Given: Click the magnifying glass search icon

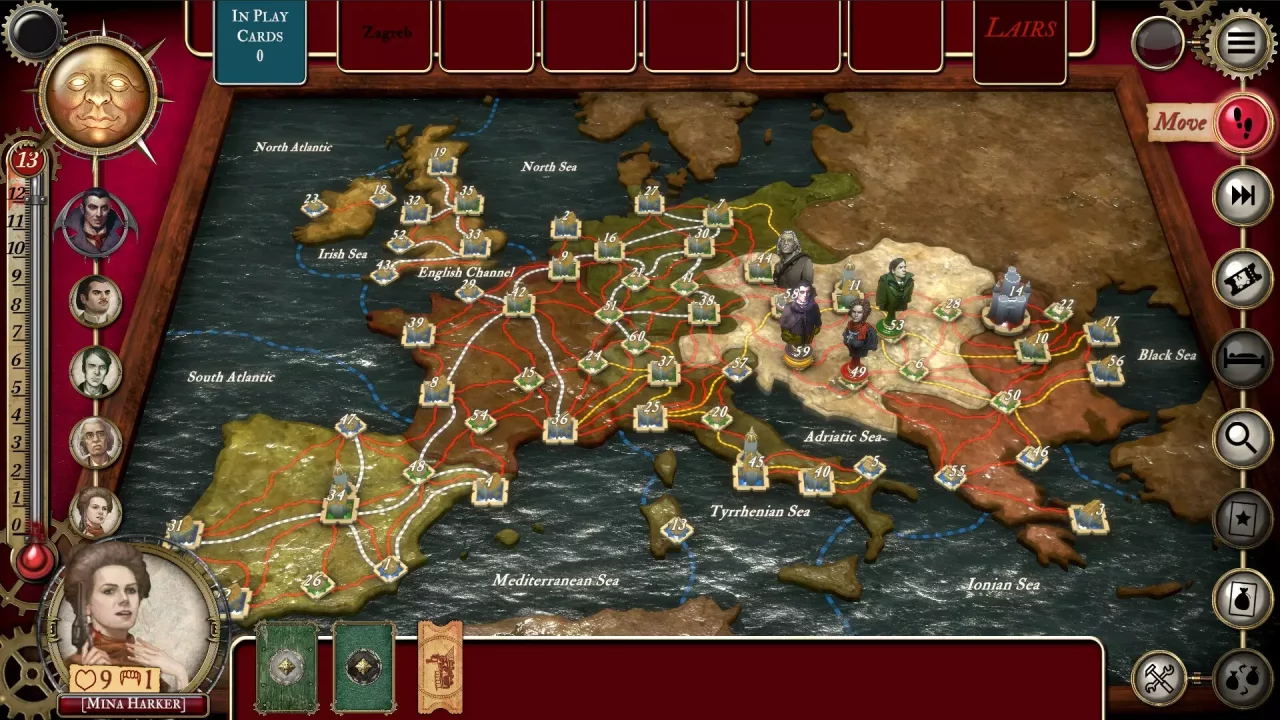Looking at the screenshot, I should [1243, 438].
